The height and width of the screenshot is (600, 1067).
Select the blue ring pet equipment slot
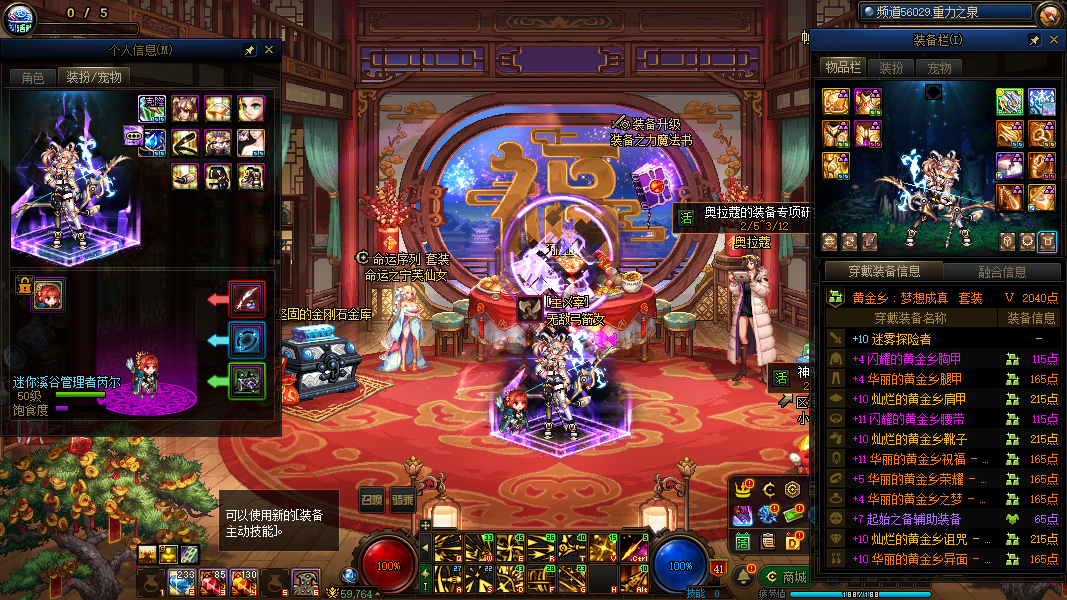tap(246, 339)
